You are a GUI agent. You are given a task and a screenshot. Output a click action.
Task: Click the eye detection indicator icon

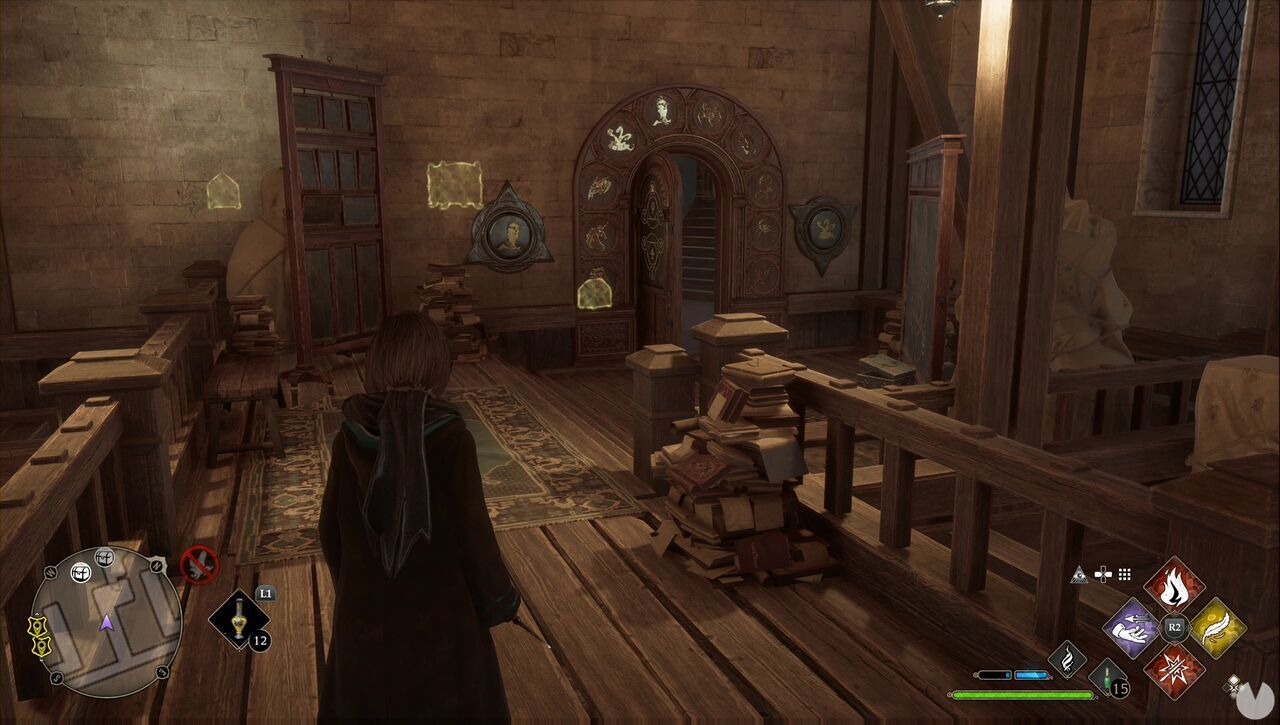point(1080,573)
